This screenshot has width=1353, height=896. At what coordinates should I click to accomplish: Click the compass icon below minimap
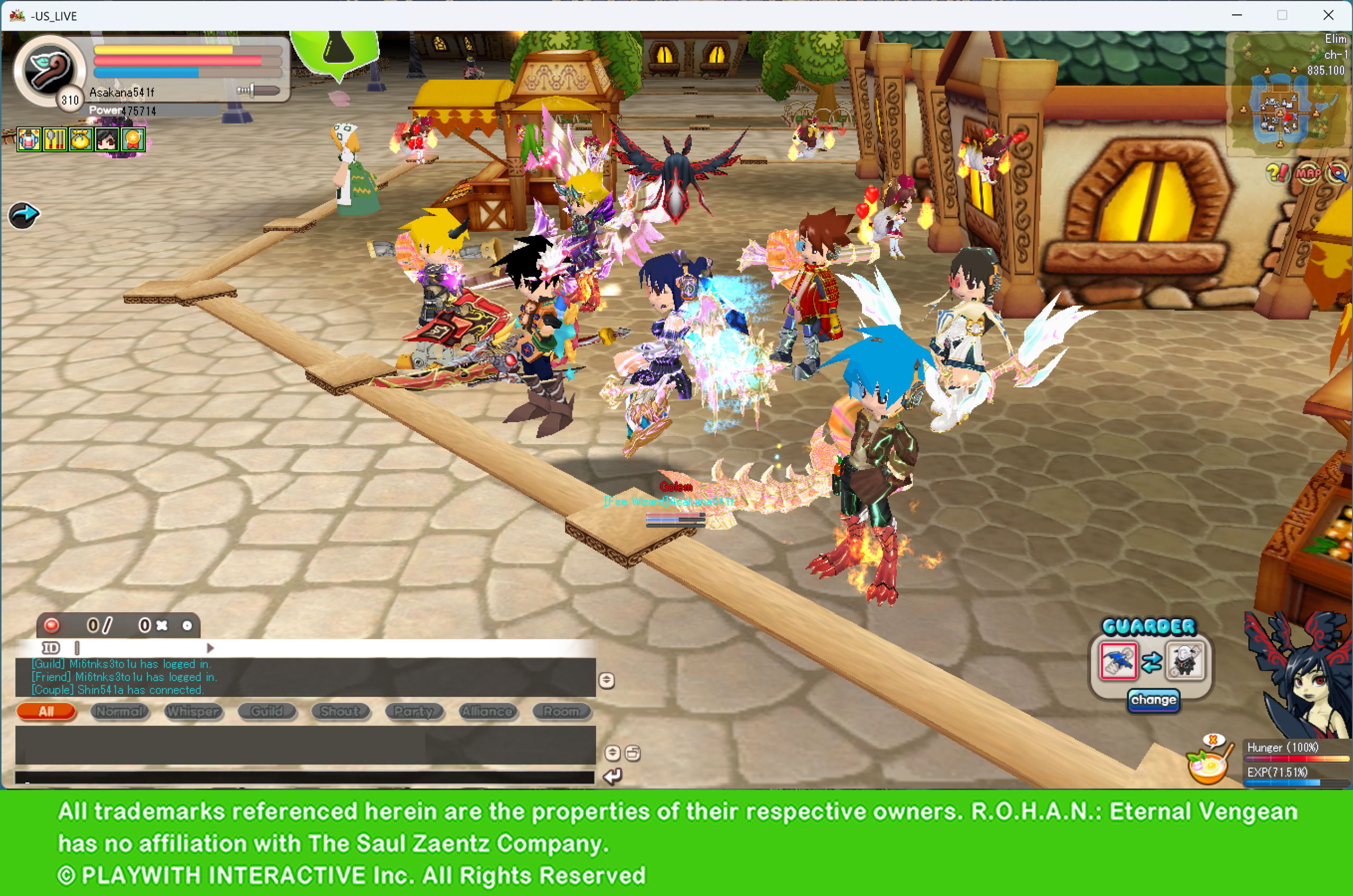click(1337, 173)
